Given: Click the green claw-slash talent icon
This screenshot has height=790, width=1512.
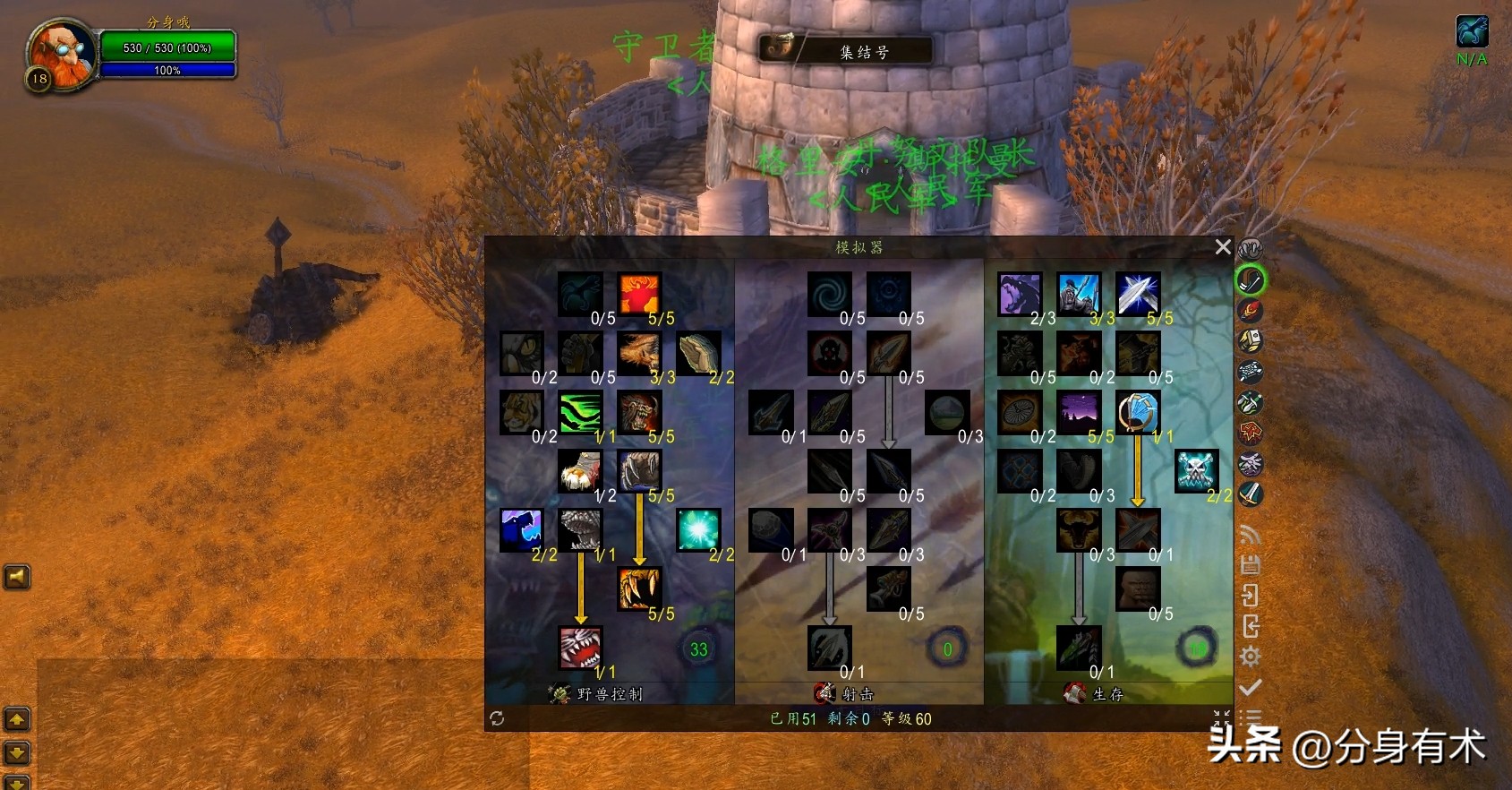Looking at the screenshot, I should coord(580,413).
